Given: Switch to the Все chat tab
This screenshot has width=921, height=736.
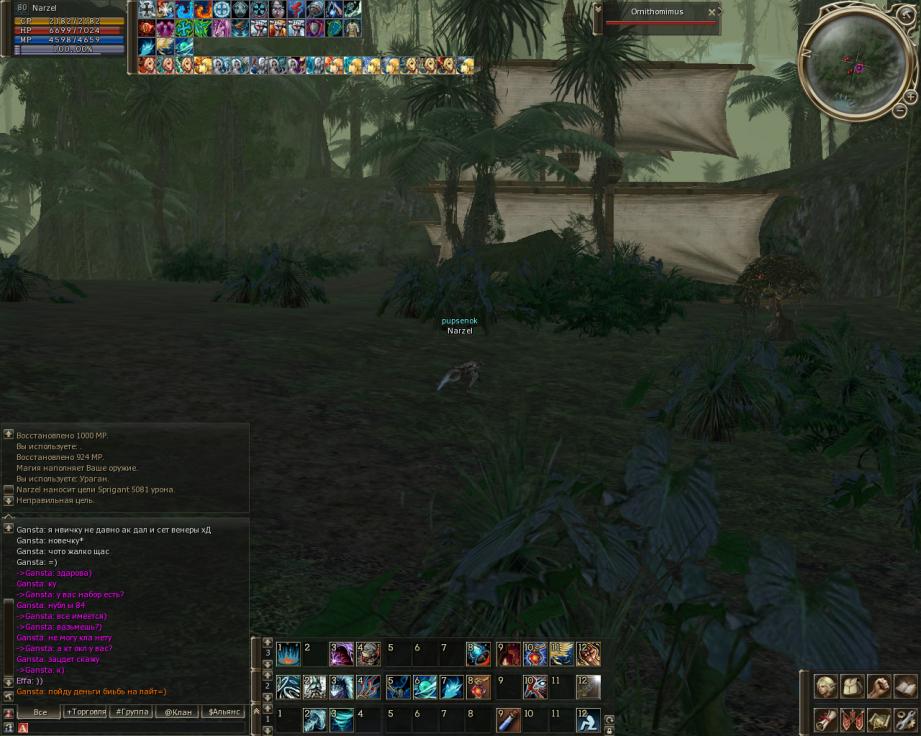Looking at the screenshot, I should 40,712.
